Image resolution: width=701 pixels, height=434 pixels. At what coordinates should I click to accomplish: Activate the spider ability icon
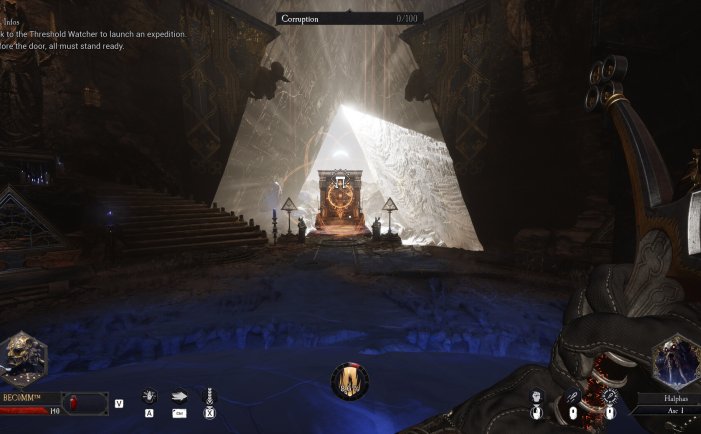[150, 397]
